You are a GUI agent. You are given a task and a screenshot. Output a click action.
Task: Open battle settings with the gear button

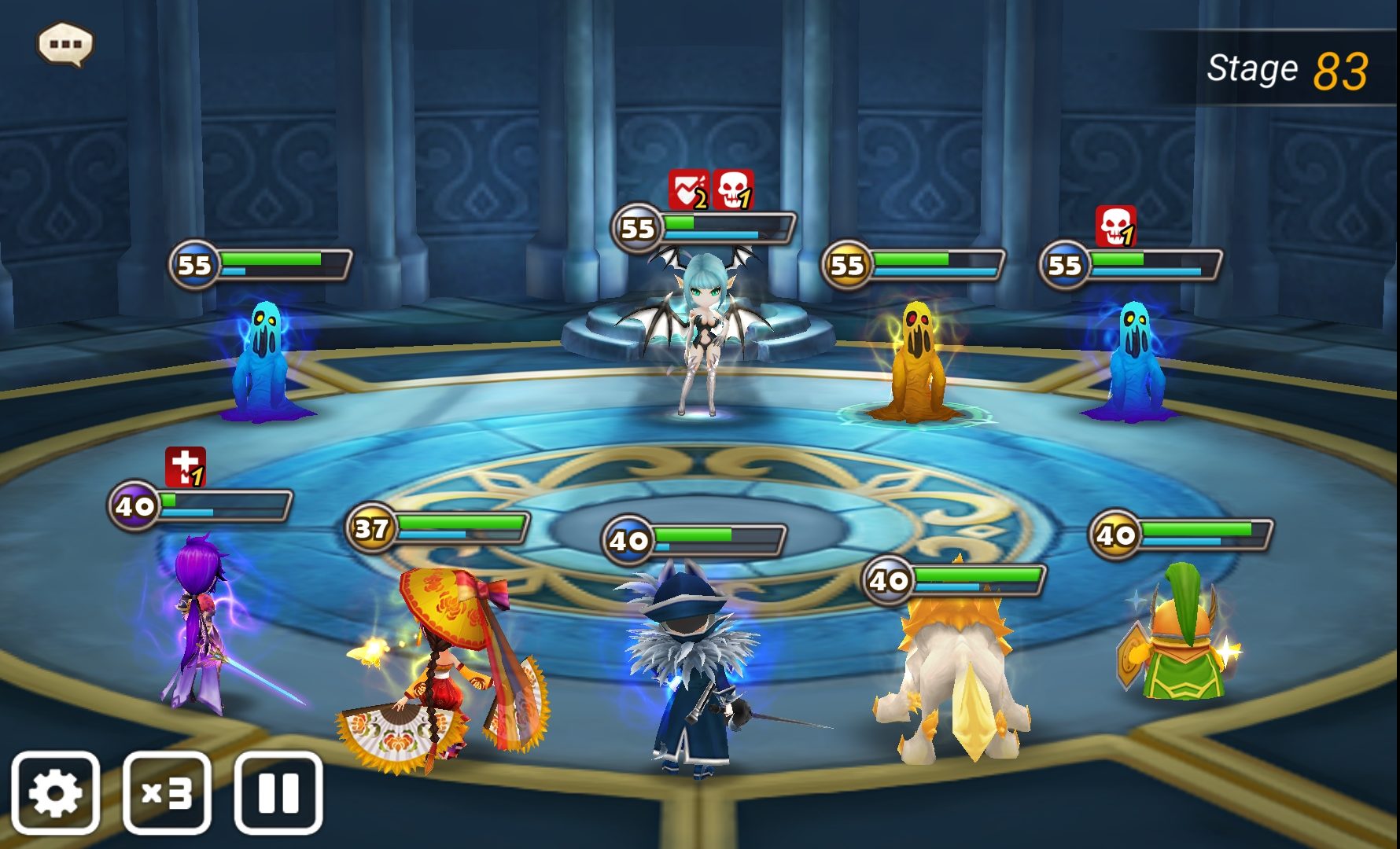[x=55, y=792]
